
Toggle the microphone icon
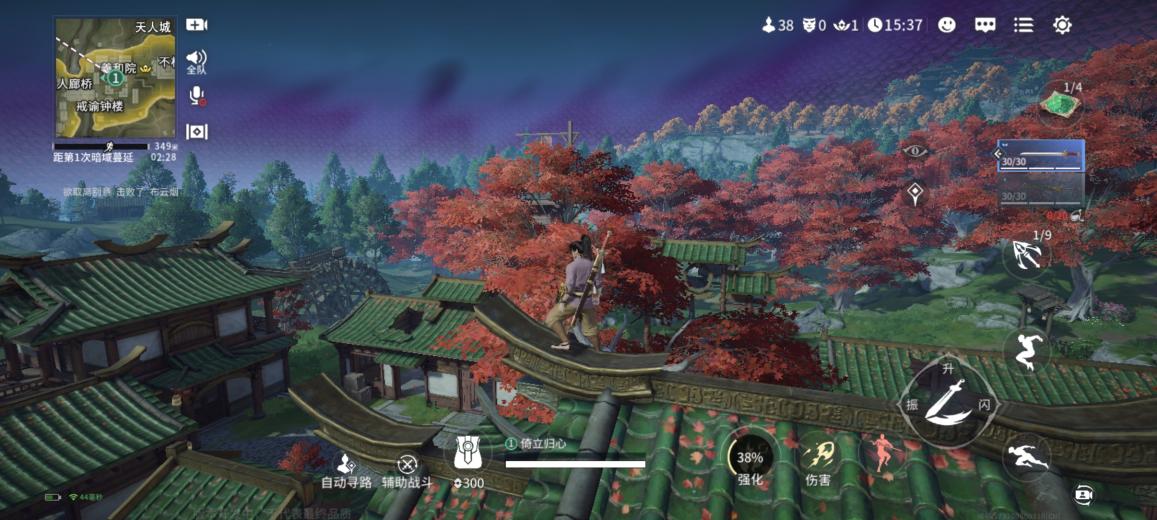197,96
